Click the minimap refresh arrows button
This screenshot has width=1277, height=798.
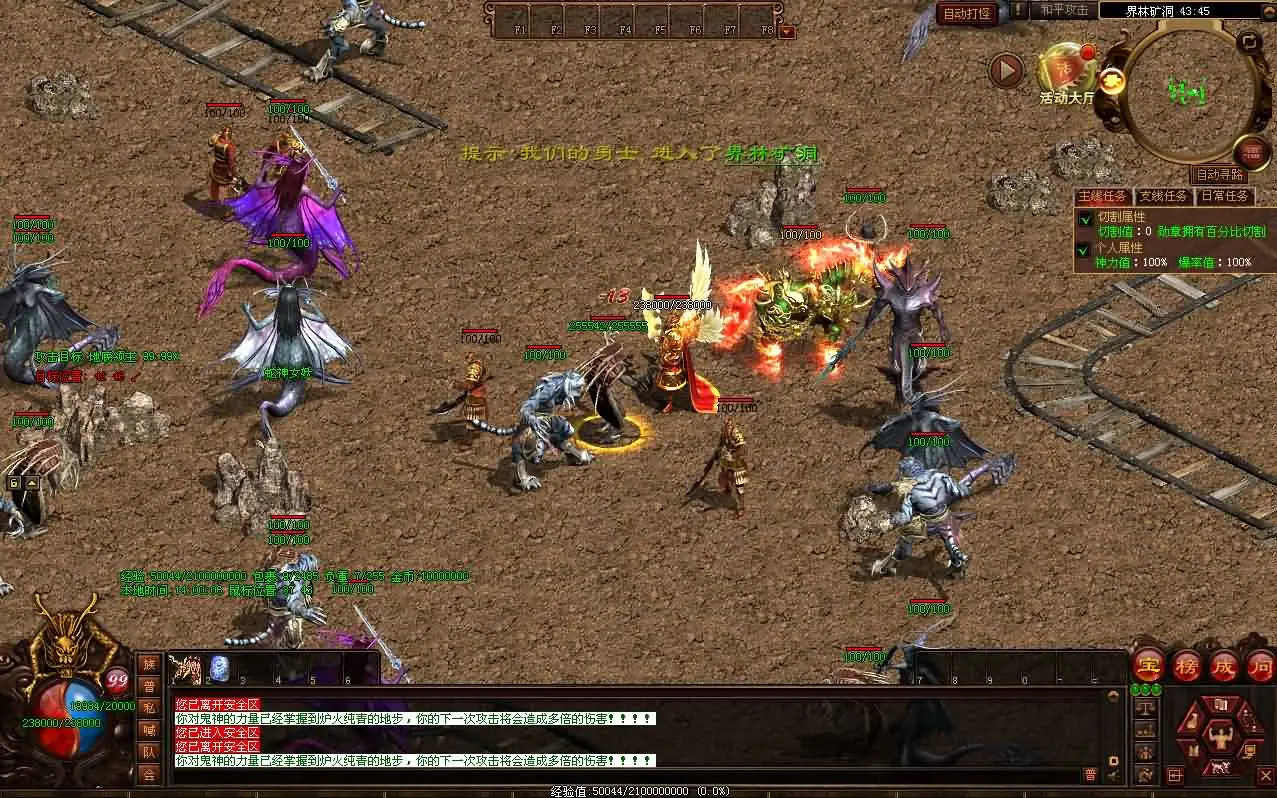1248,42
